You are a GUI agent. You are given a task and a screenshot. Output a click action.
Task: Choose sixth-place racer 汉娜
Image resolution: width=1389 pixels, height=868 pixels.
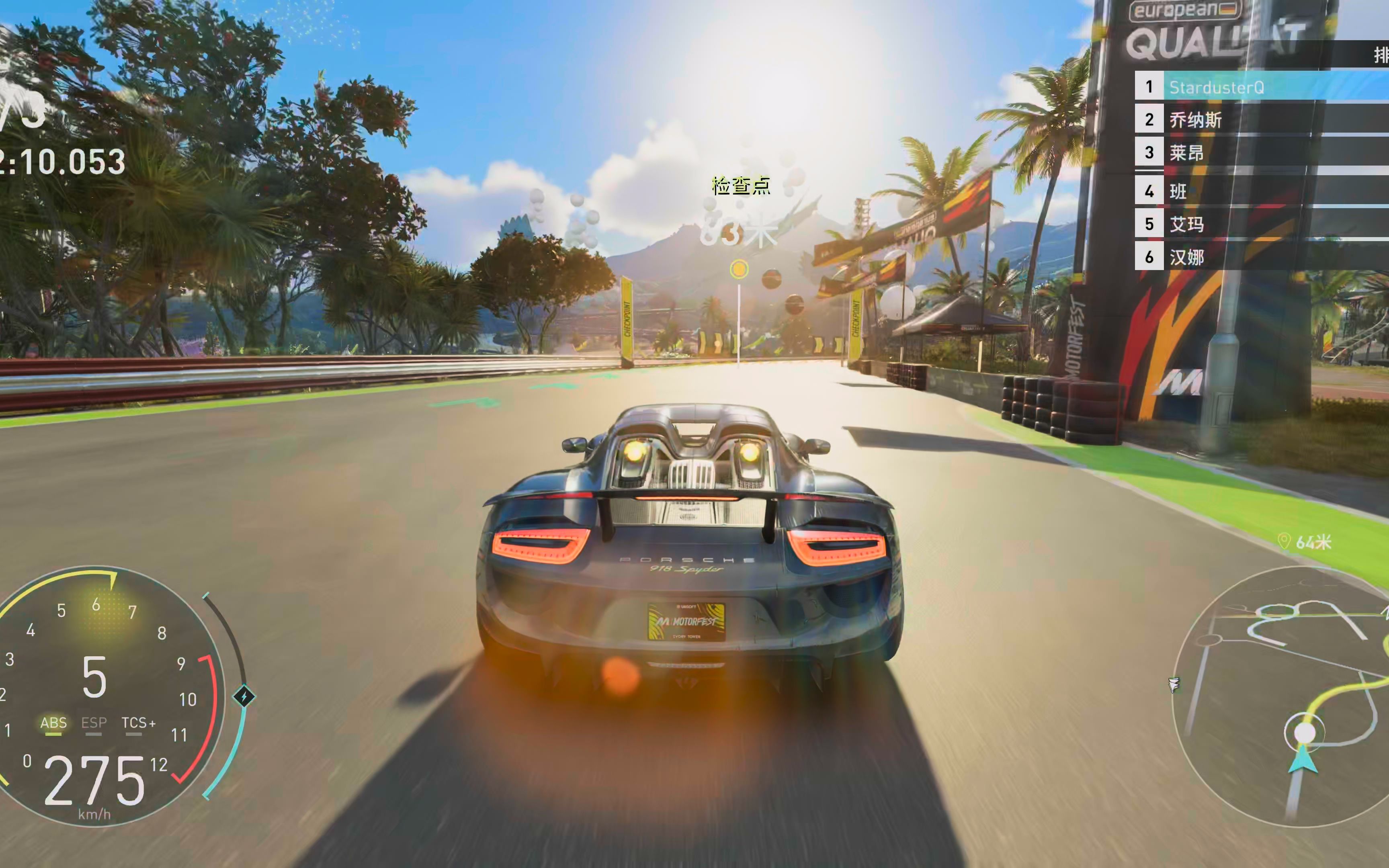pyautogui.click(x=1186, y=257)
